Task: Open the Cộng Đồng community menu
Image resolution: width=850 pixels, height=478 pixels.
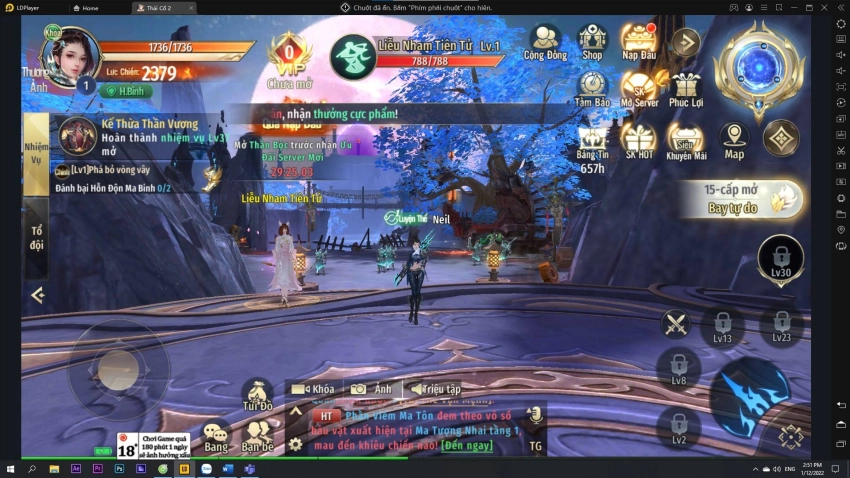Action: click(544, 42)
